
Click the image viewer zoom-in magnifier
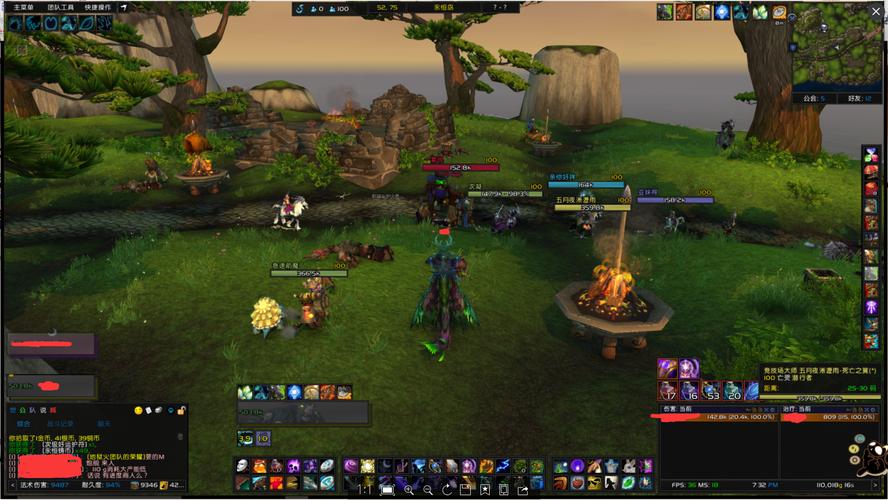point(408,491)
